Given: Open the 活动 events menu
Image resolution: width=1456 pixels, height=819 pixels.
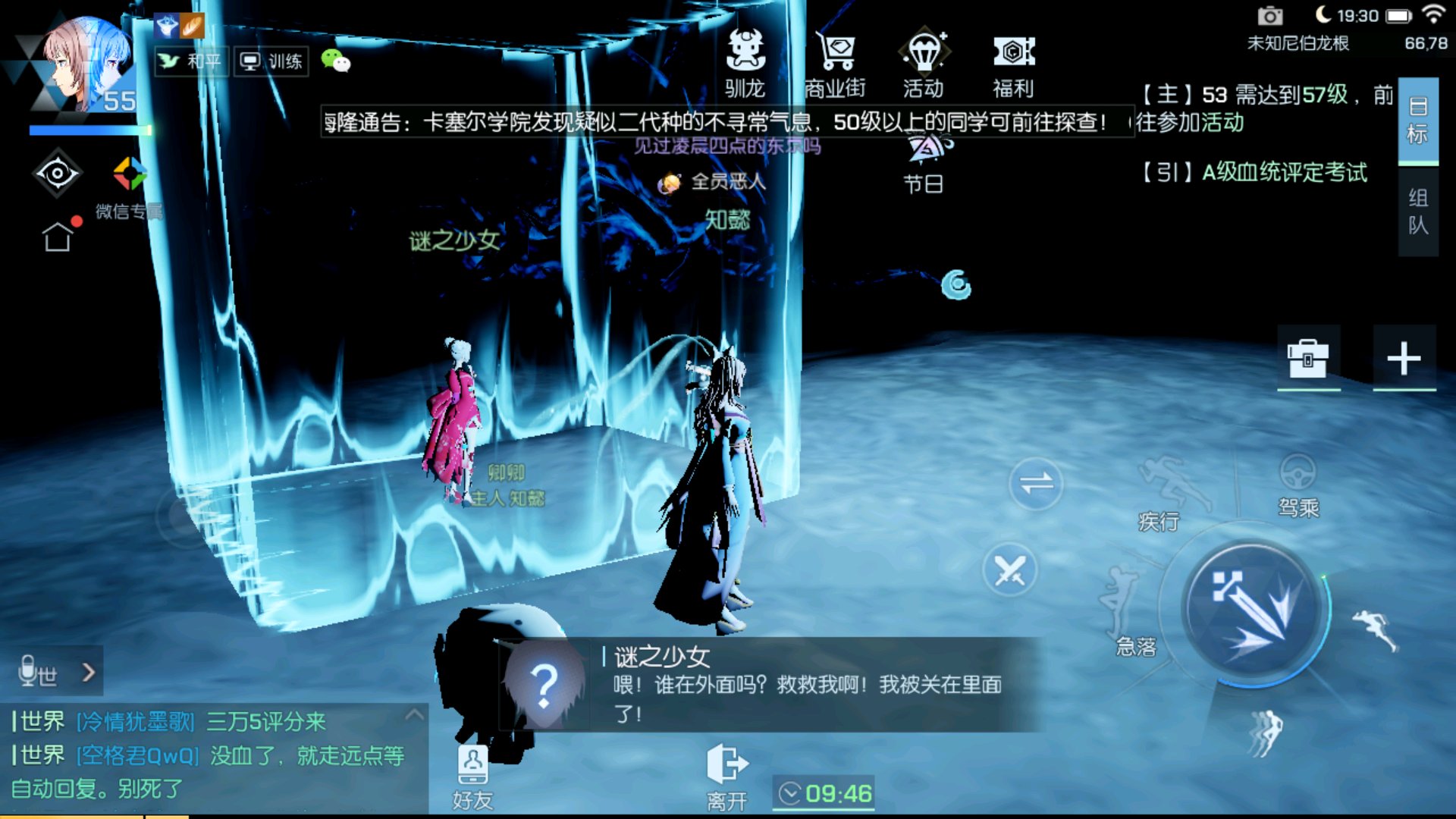Looking at the screenshot, I should click(924, 64).
